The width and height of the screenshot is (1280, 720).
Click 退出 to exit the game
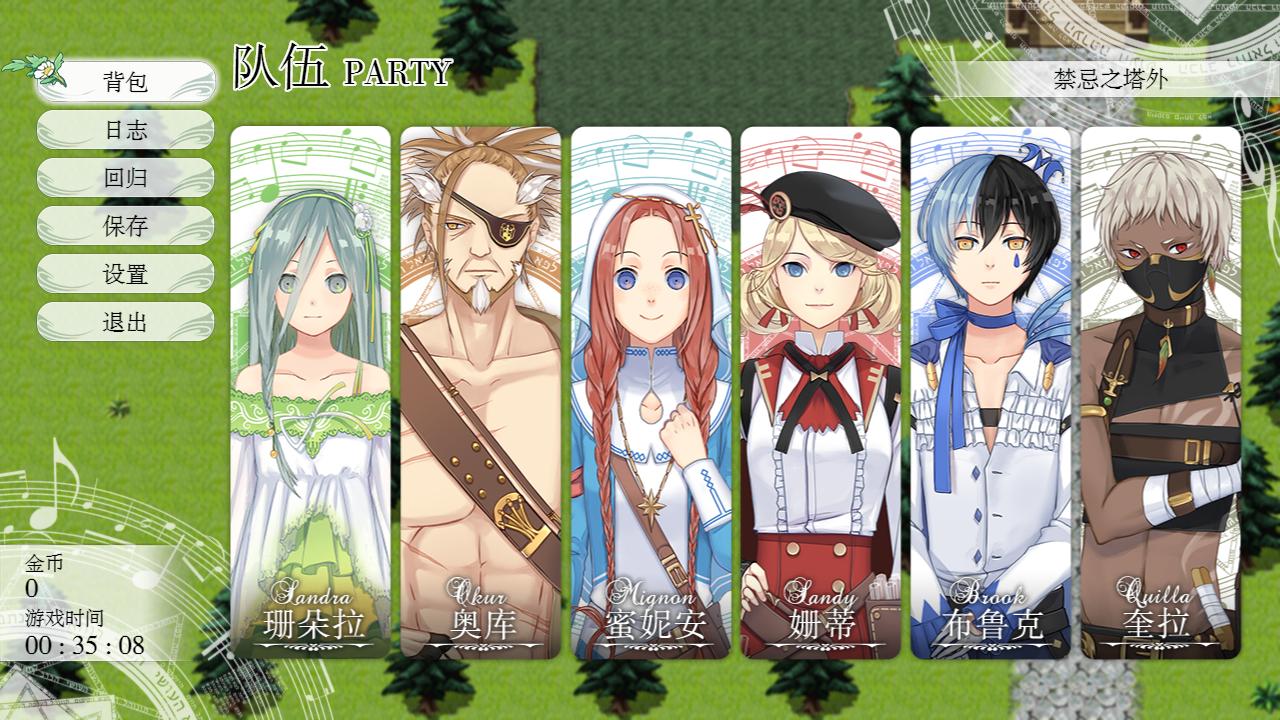[125, 322]
